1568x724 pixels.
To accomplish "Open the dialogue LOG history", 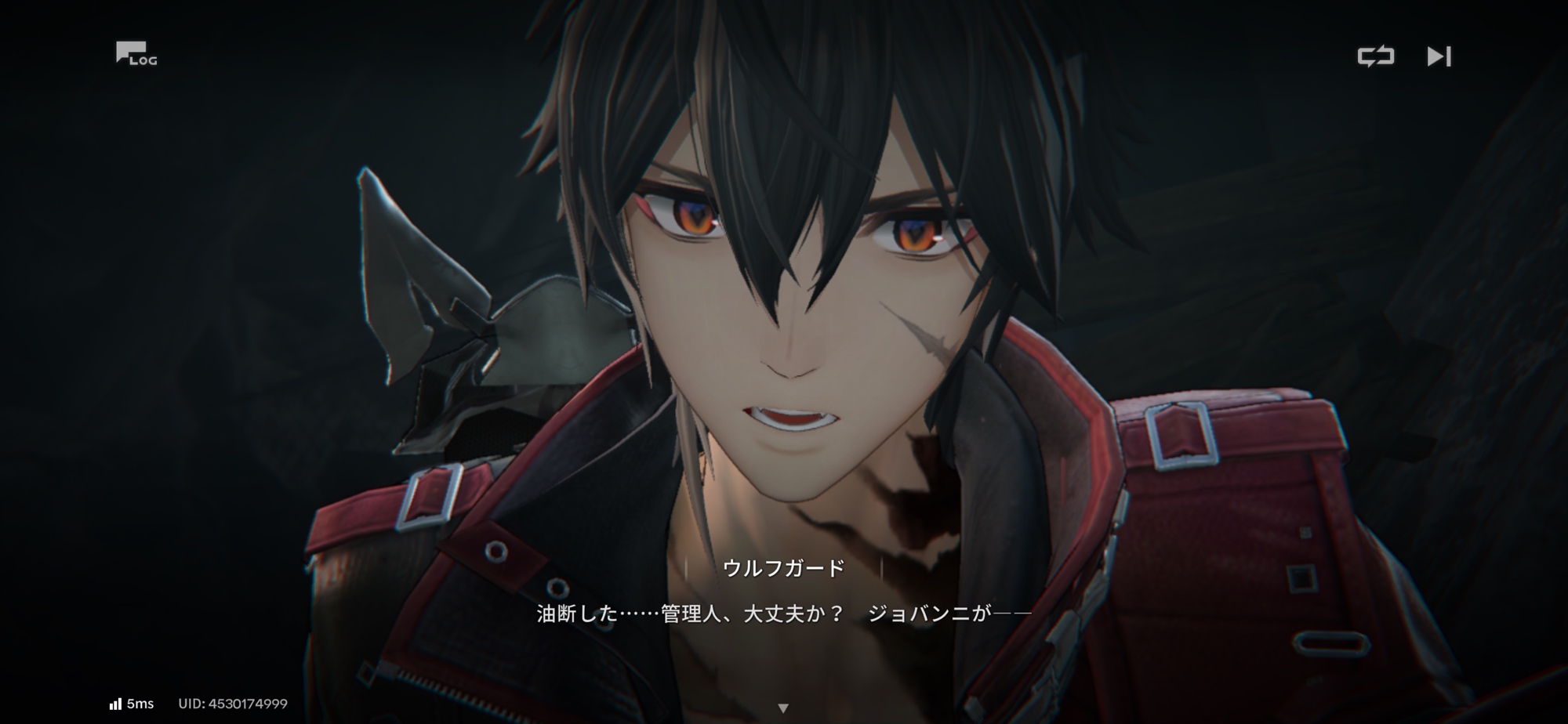I will (136, 54).
